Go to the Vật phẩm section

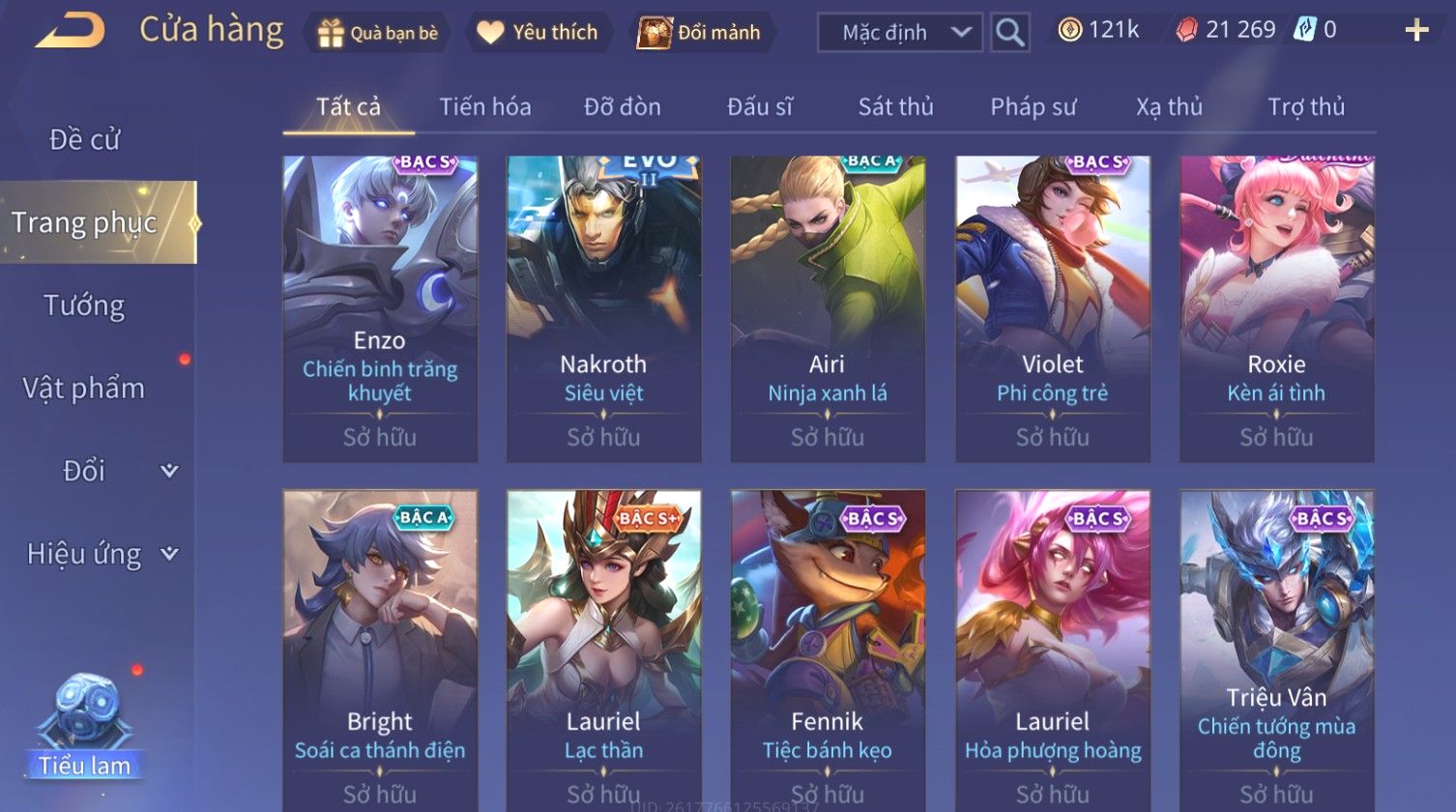click(85, 389)
